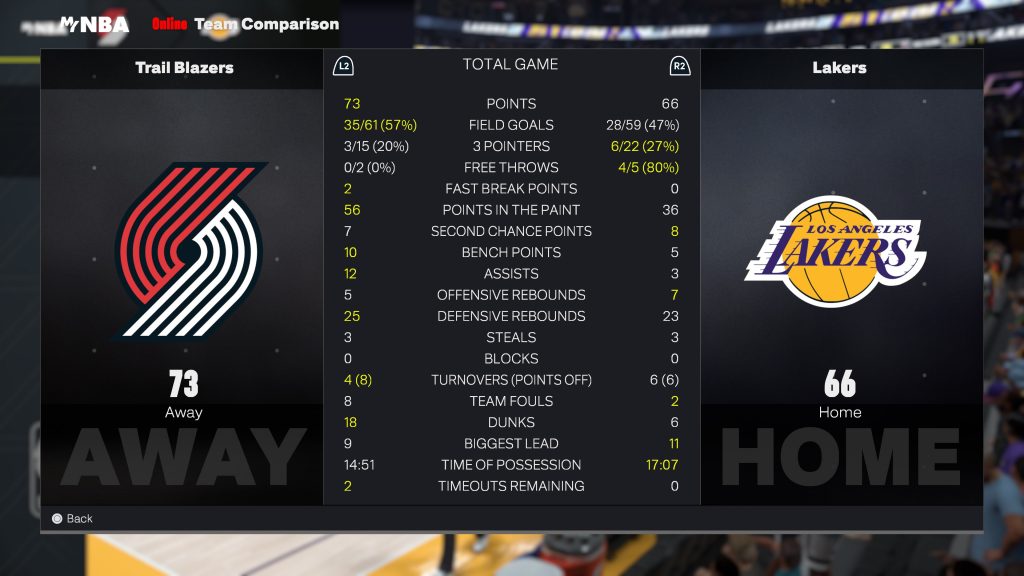The image size is (1024, 576).
Task: Go back using the Back button
Action: 72,519
